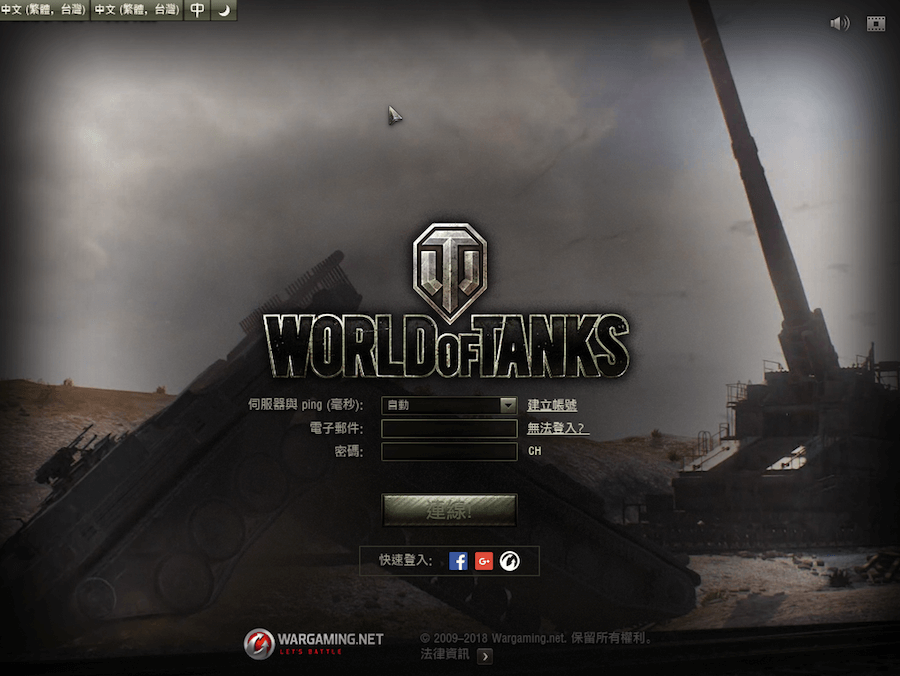
Task: Follow the create account link
Action: [552, 405]
